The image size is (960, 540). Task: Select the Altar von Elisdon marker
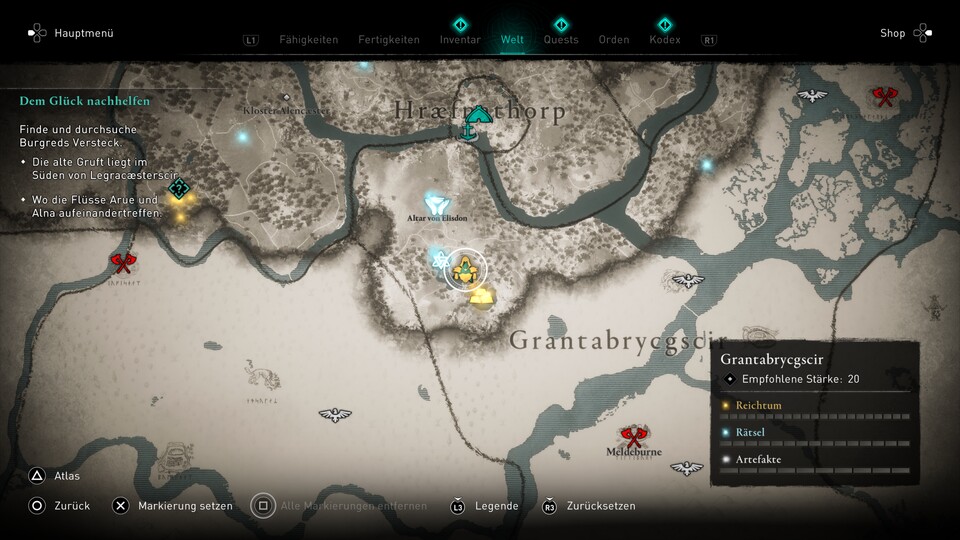pyautogui.click(x=436, y=203)
